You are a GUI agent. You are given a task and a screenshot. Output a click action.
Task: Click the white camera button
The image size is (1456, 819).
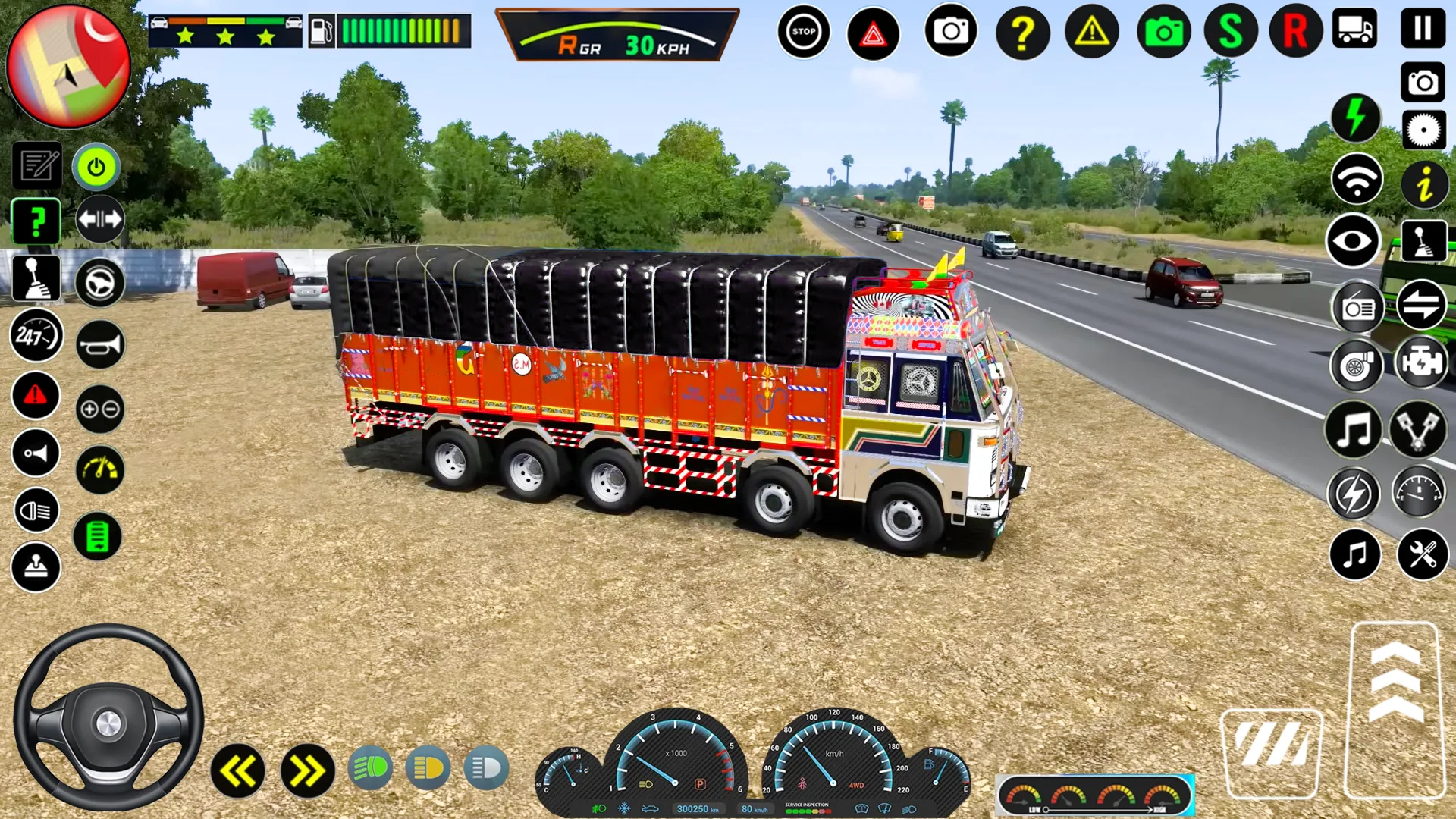950,32
